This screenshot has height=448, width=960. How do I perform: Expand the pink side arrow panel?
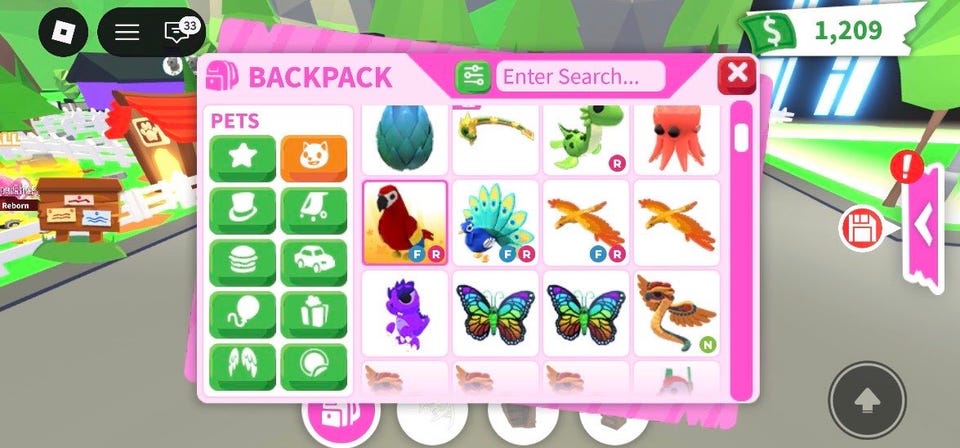(x=924, y=227)
